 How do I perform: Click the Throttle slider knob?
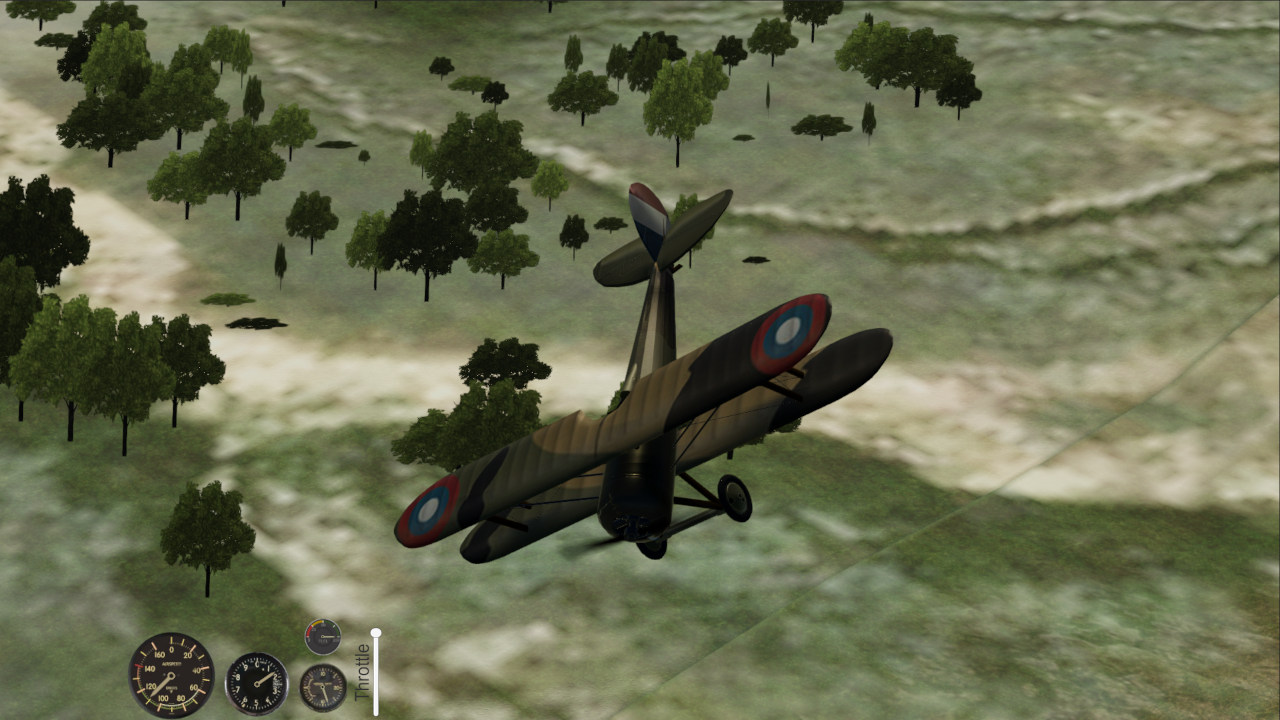376,632
